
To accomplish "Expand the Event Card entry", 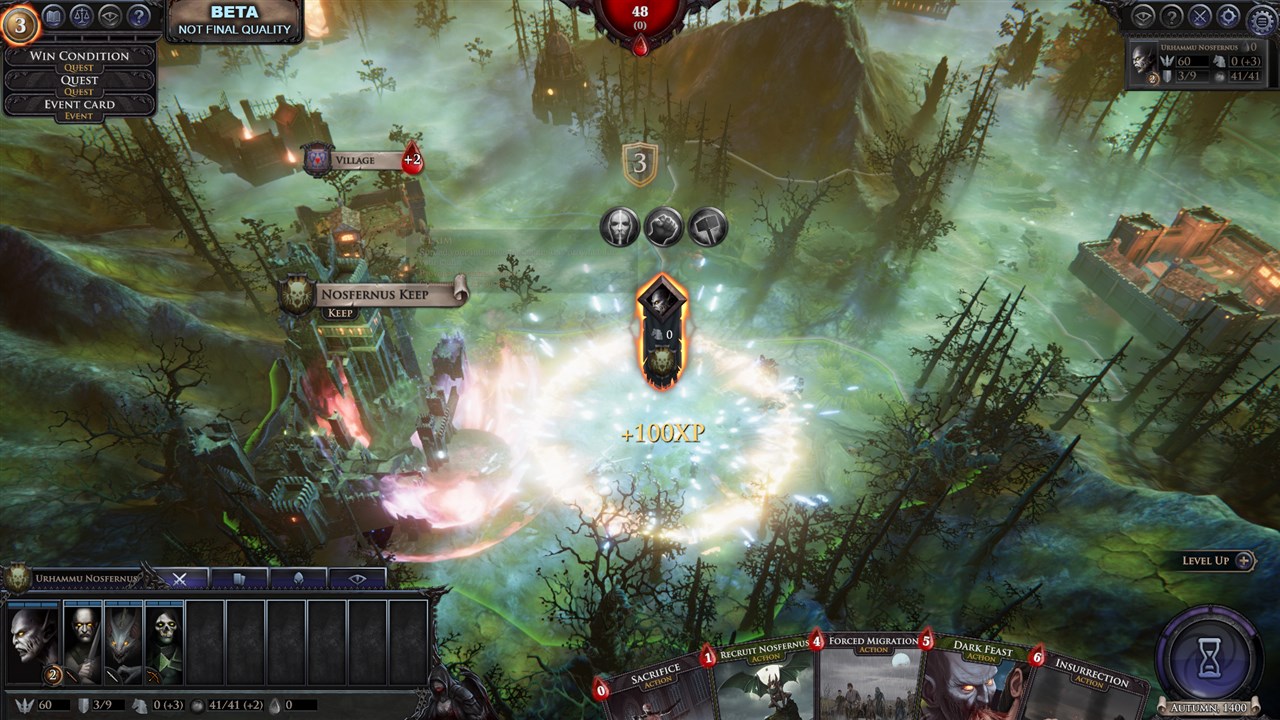I will [78, 104].
